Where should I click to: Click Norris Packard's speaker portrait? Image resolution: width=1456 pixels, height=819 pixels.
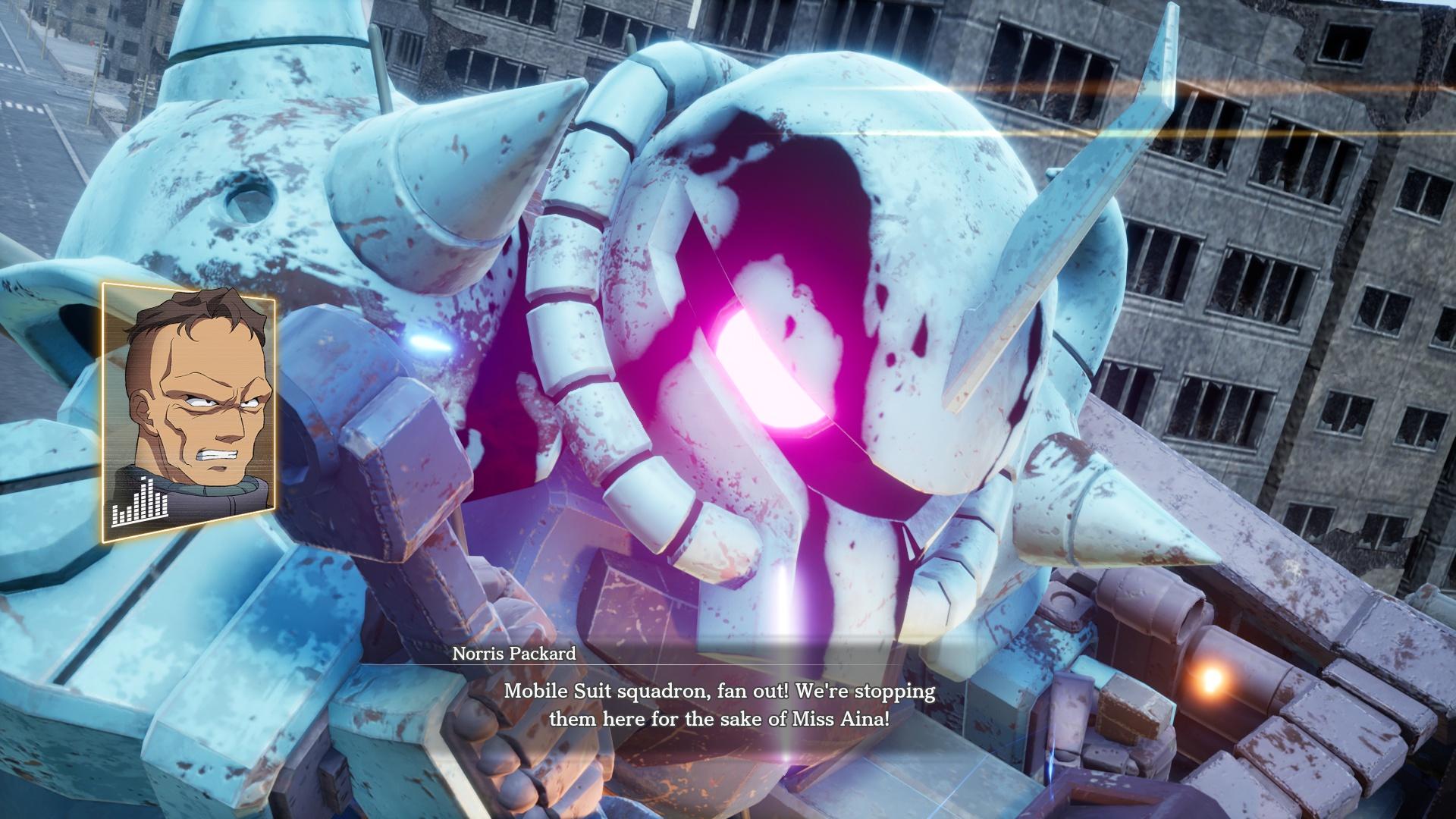[189, 412]
